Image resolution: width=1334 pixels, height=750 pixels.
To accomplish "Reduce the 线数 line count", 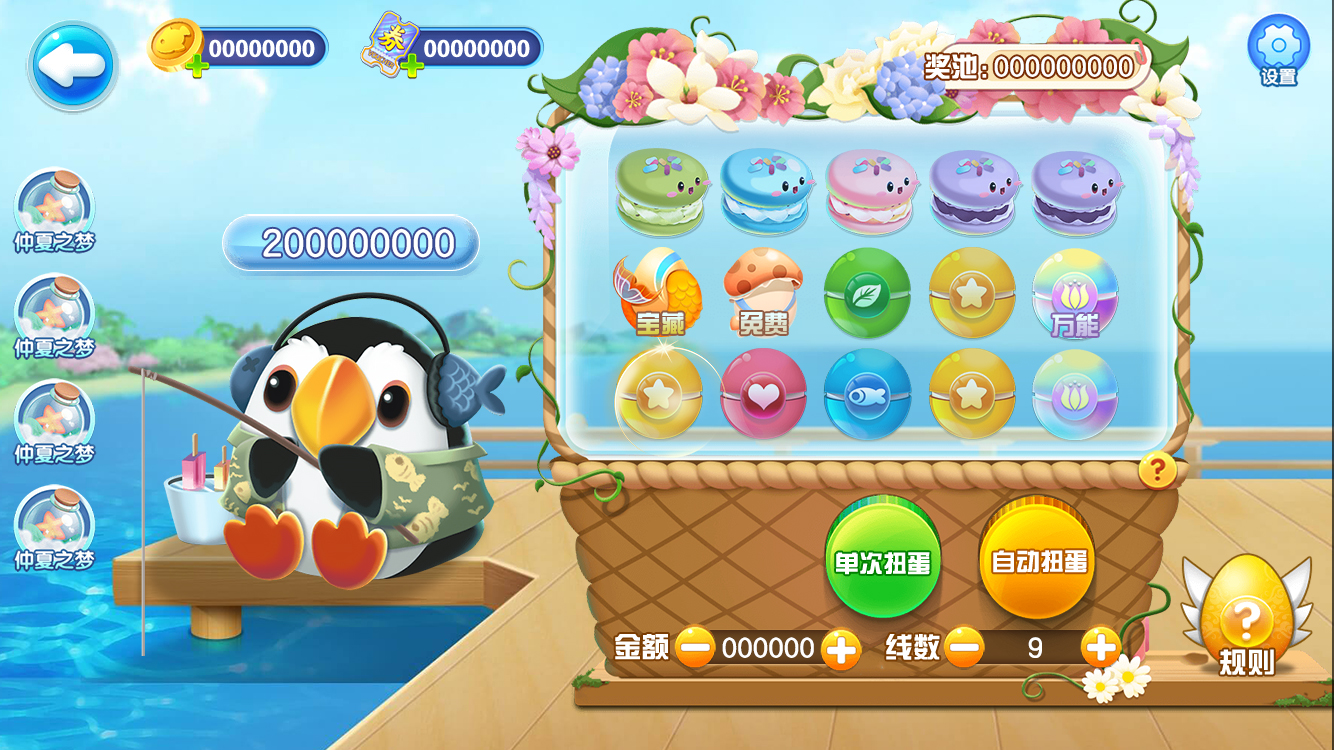I will (x=964, y=648).
